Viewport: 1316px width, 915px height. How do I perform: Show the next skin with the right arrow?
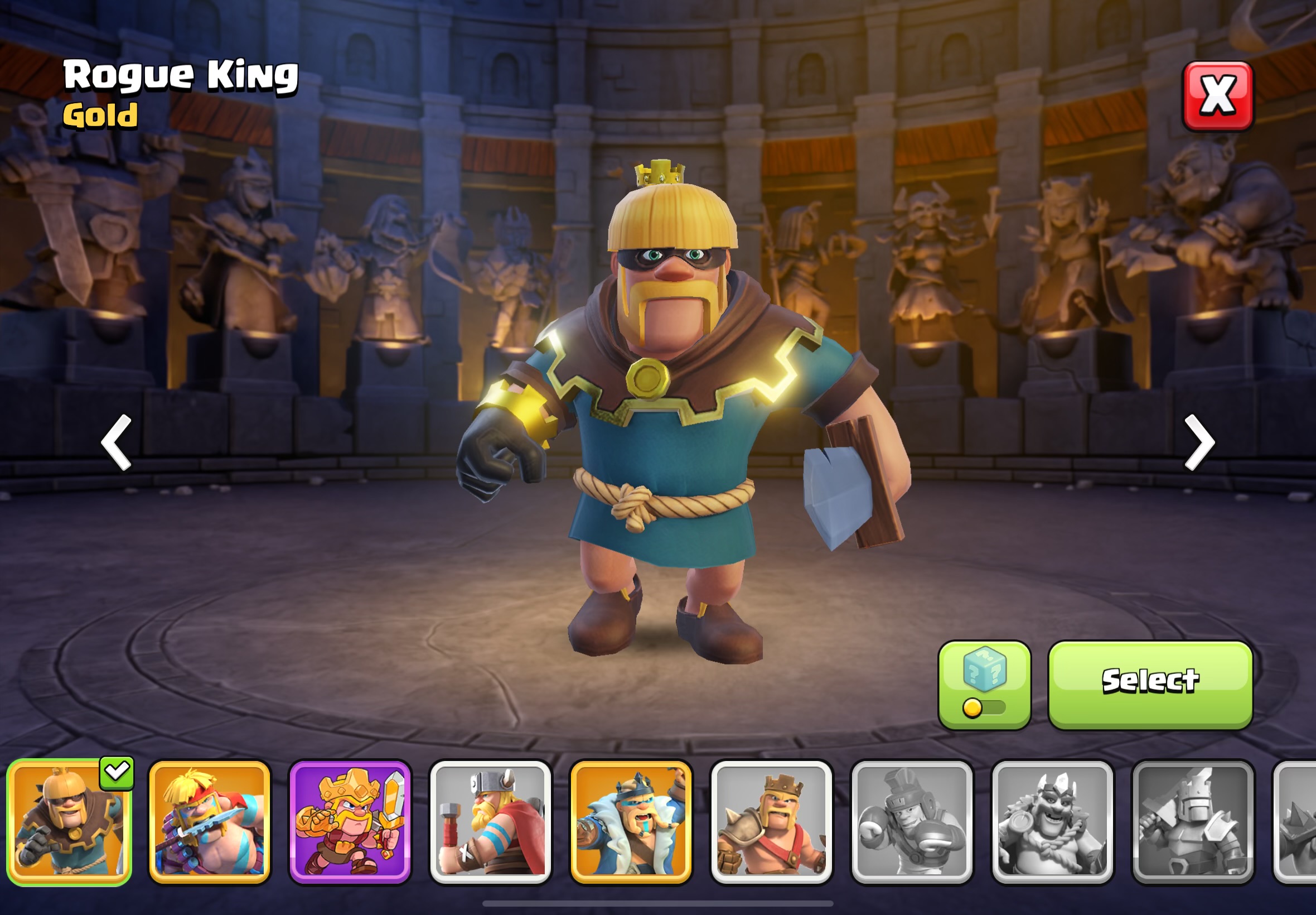click(x=1198, y=442)
